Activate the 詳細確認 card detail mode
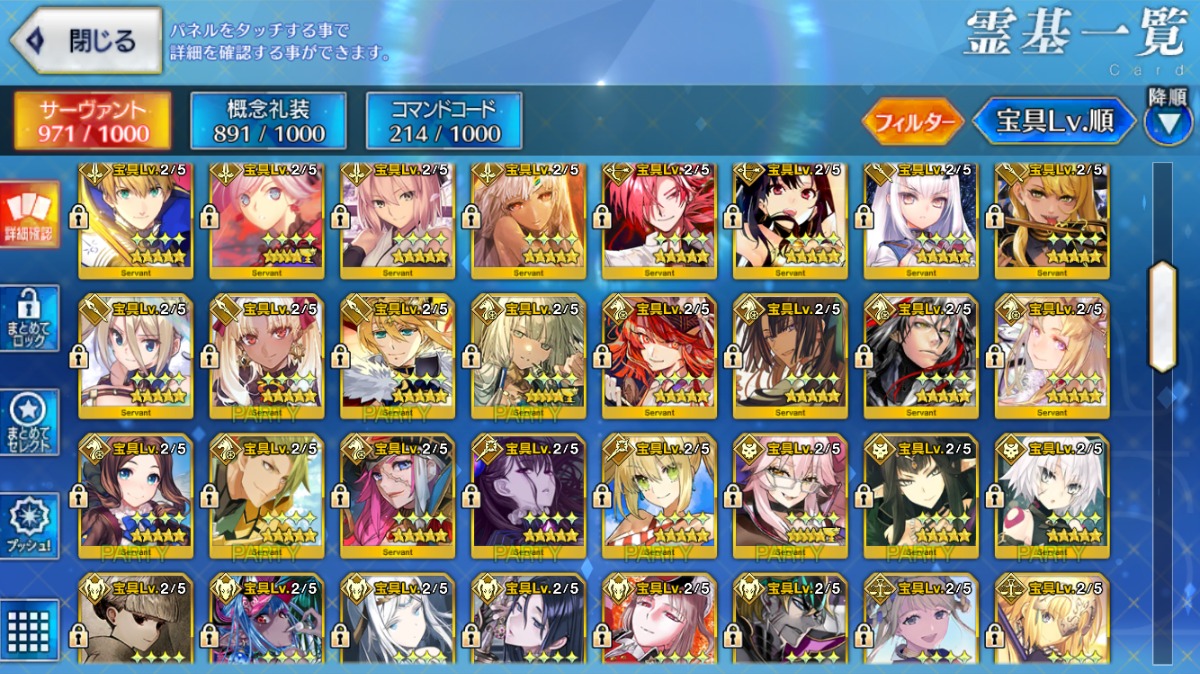This screenshot has height=674, width=1200. point(29,216)
